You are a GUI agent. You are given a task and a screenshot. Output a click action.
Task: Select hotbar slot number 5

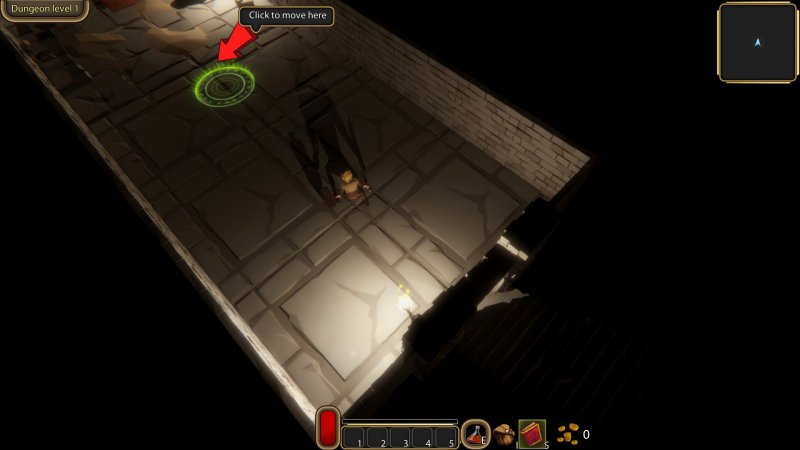pos(447,437)
